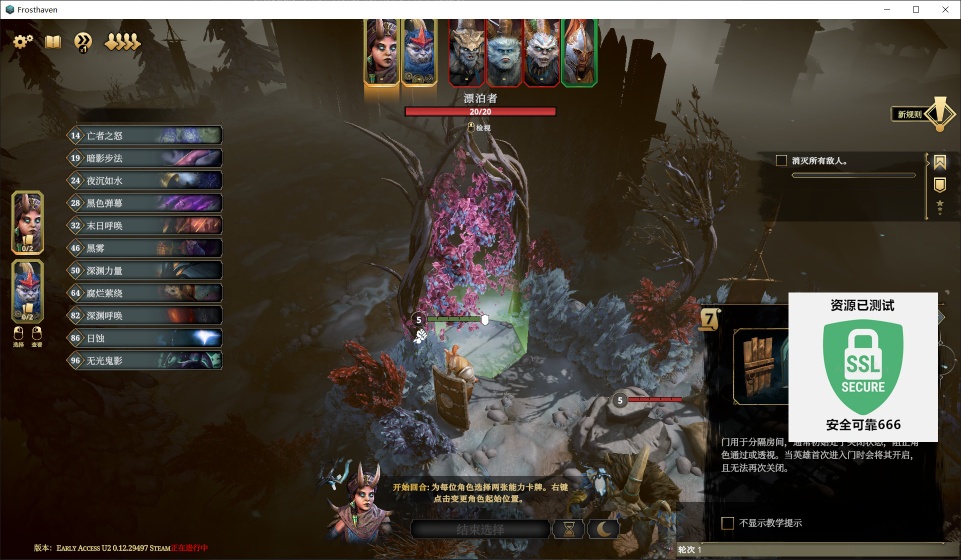Choose the 腐烂萦绕 card
961x560 pixels.
(145, 292)
